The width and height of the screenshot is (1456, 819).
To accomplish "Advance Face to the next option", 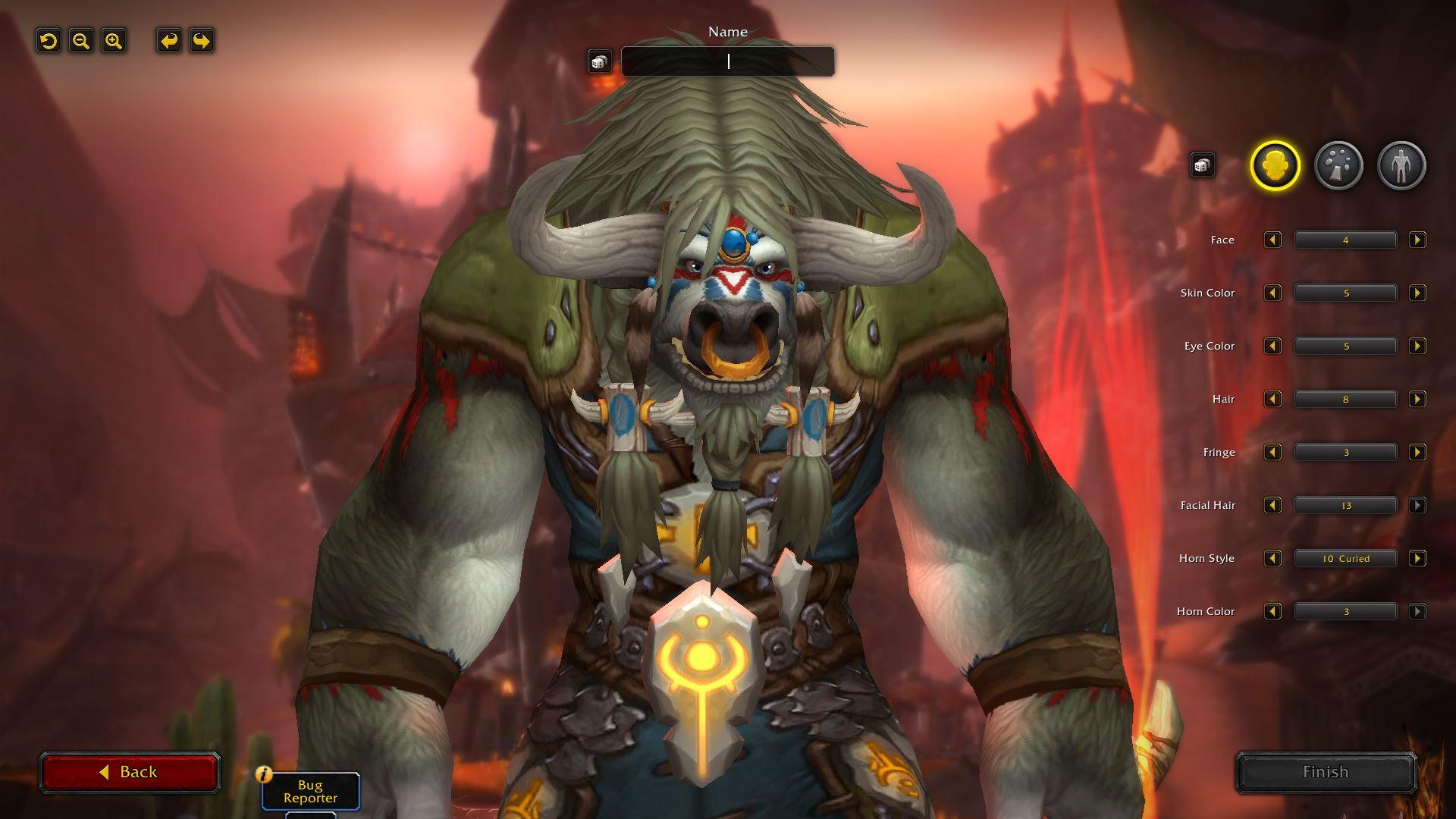I will (x=1417, y=240).
